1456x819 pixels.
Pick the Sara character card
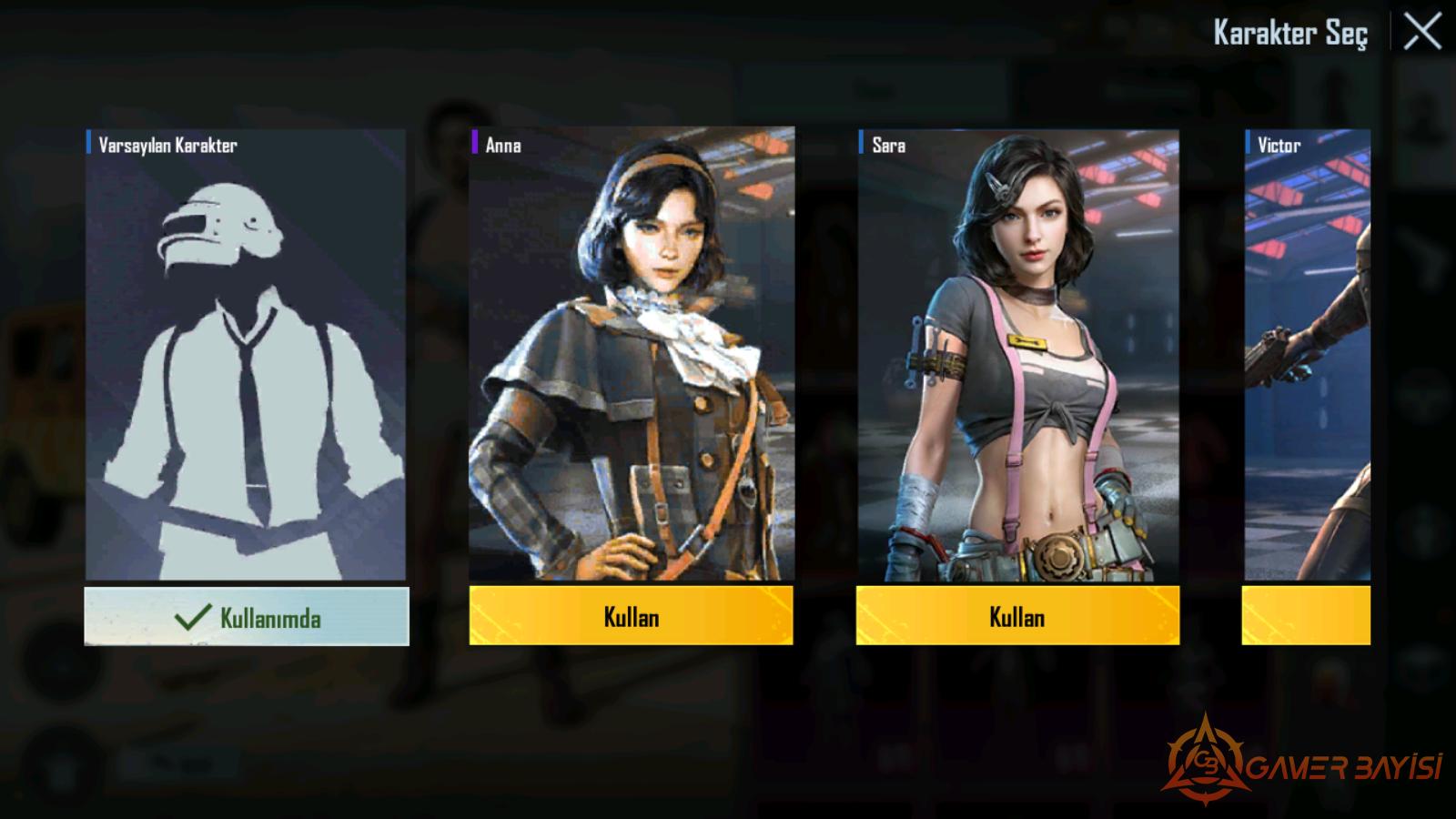coord(1018,355)
